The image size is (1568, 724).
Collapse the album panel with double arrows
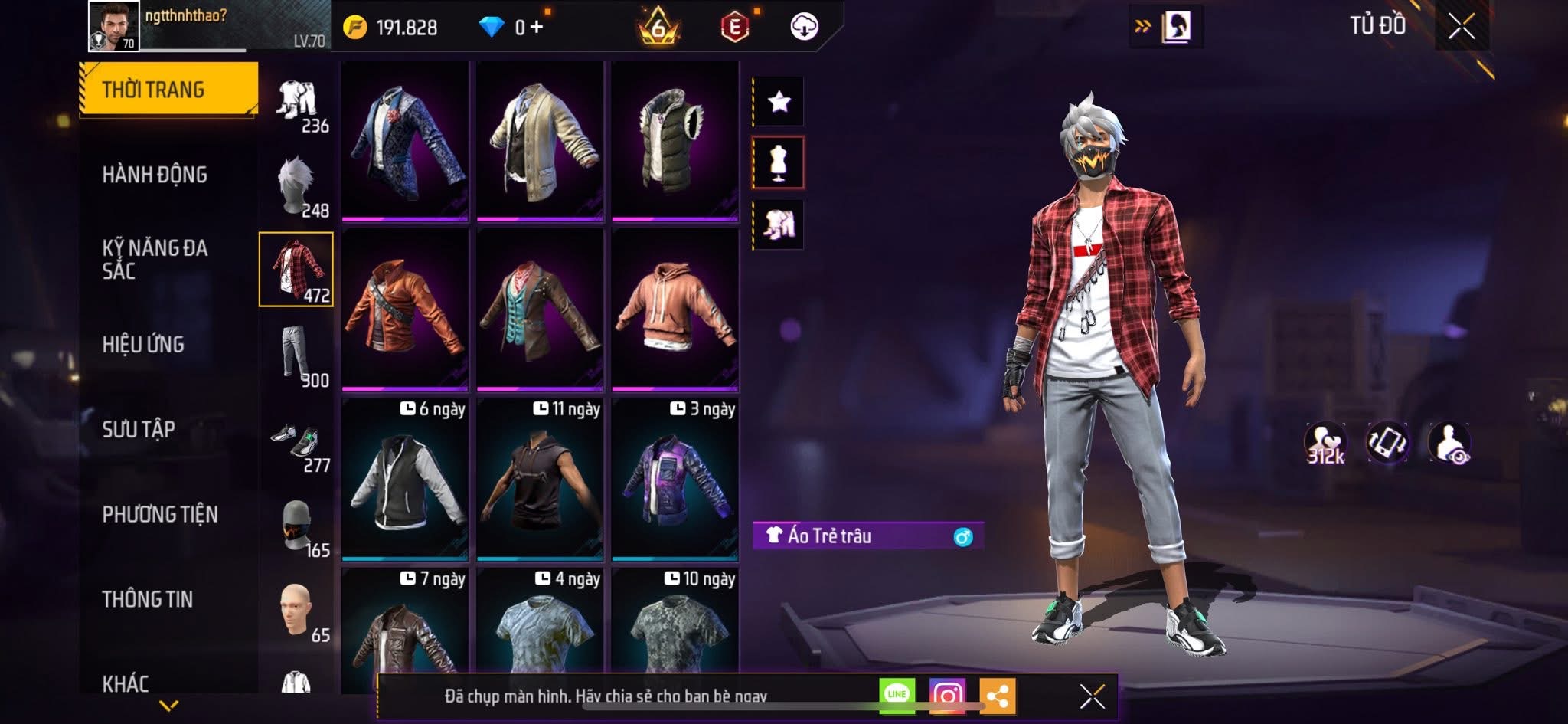1144,25
